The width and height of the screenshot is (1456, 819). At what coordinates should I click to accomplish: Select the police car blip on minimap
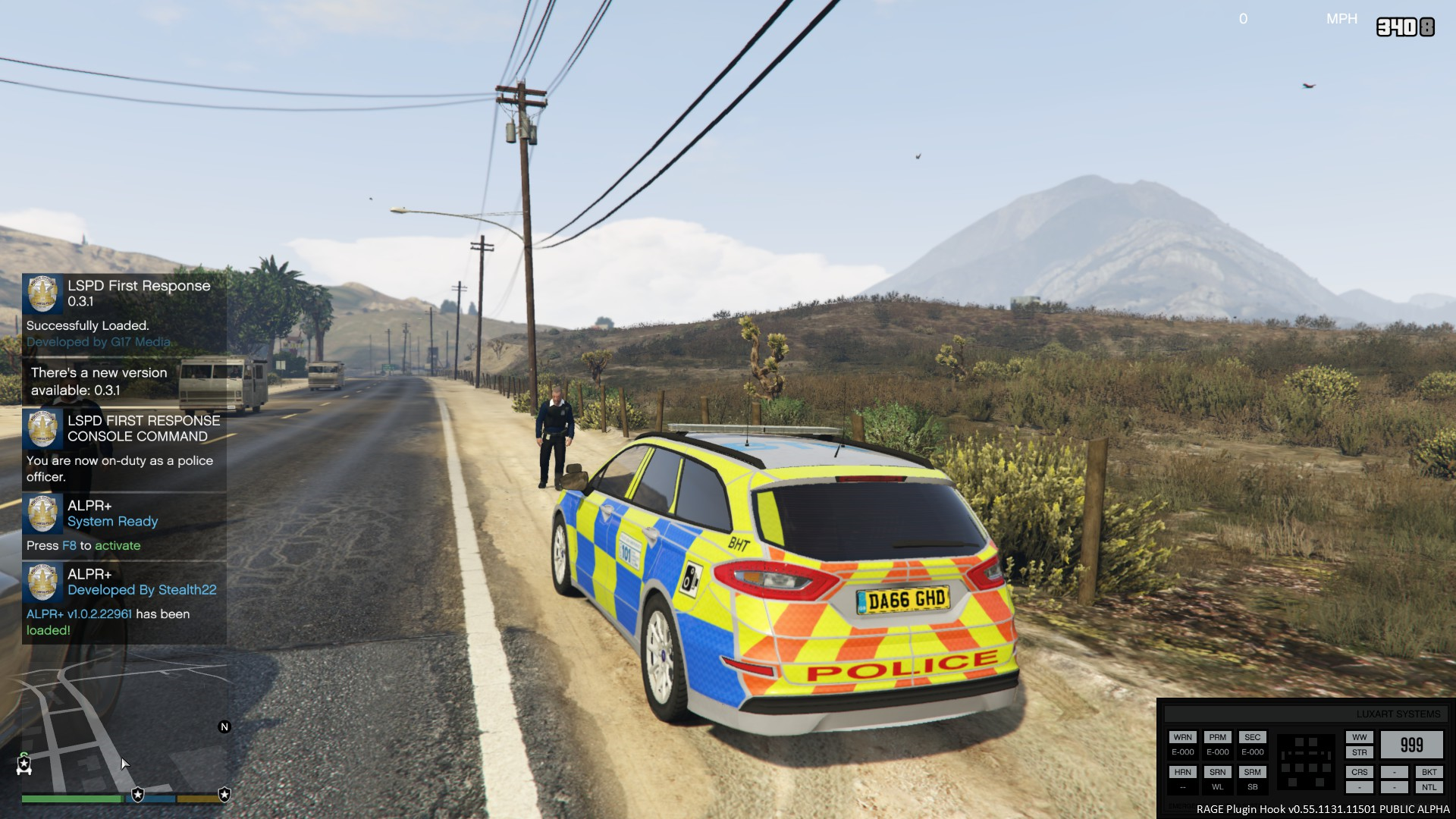[x=24, y=765]
